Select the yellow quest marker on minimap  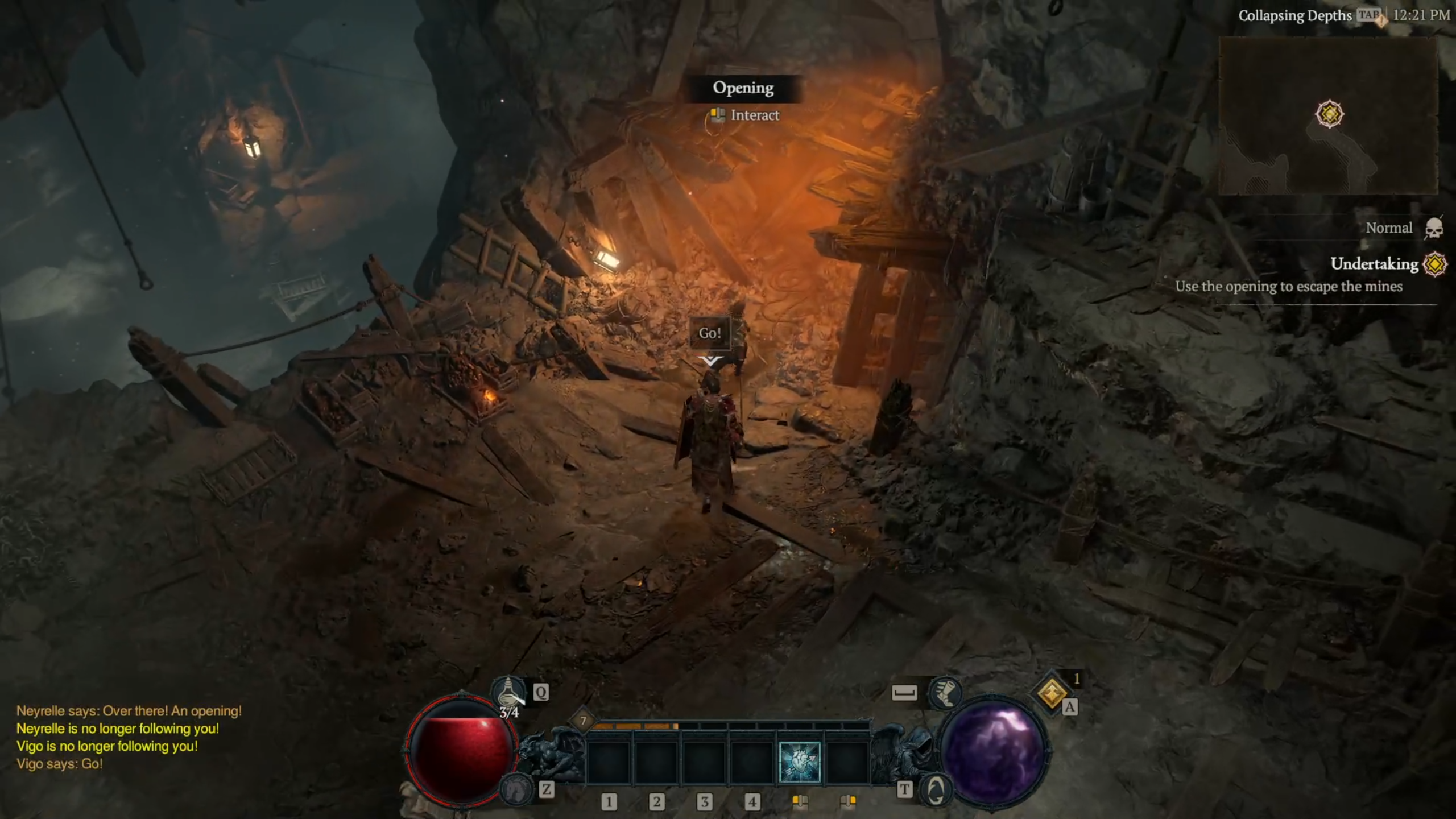1329,114
